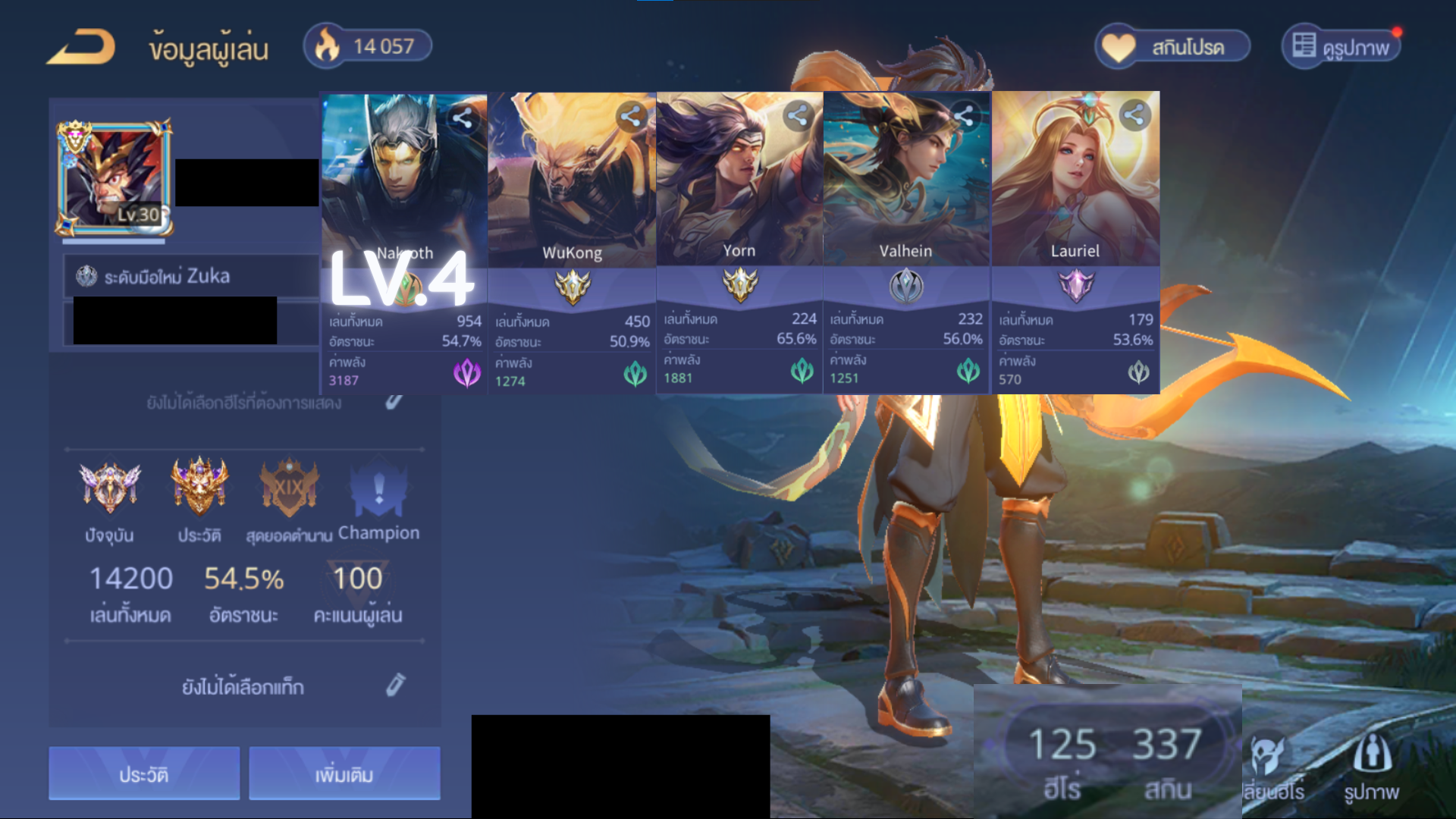Go back using the return arrow
The width and height of the screenshot is (1456, 819).
coord(81,47)
